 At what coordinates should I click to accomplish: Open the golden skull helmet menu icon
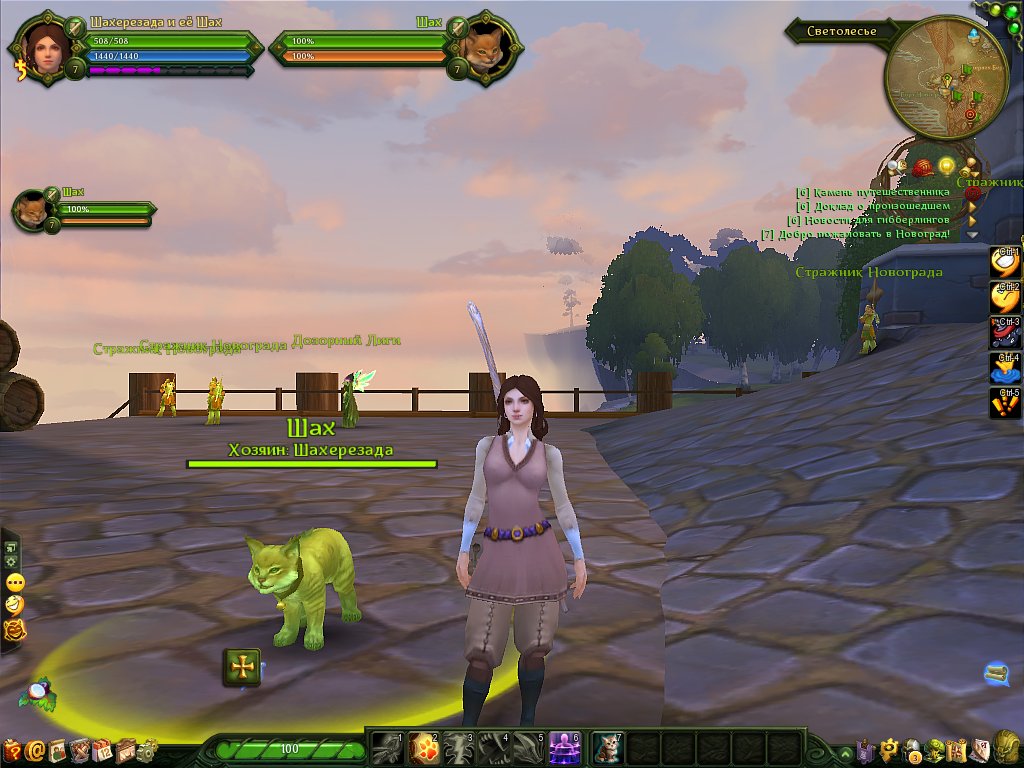click(1007, 747)
